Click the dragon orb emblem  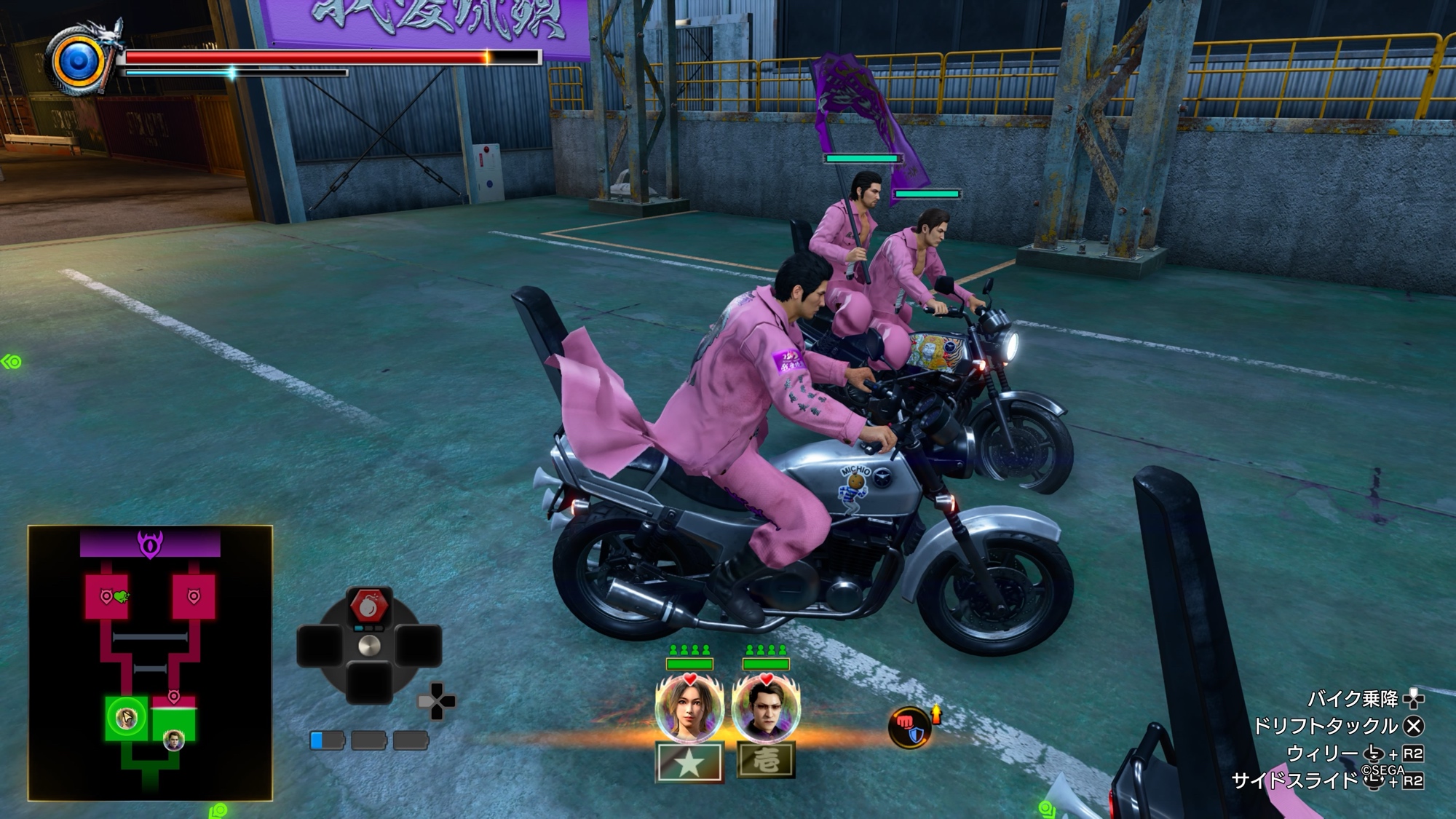tap(79, 61)
